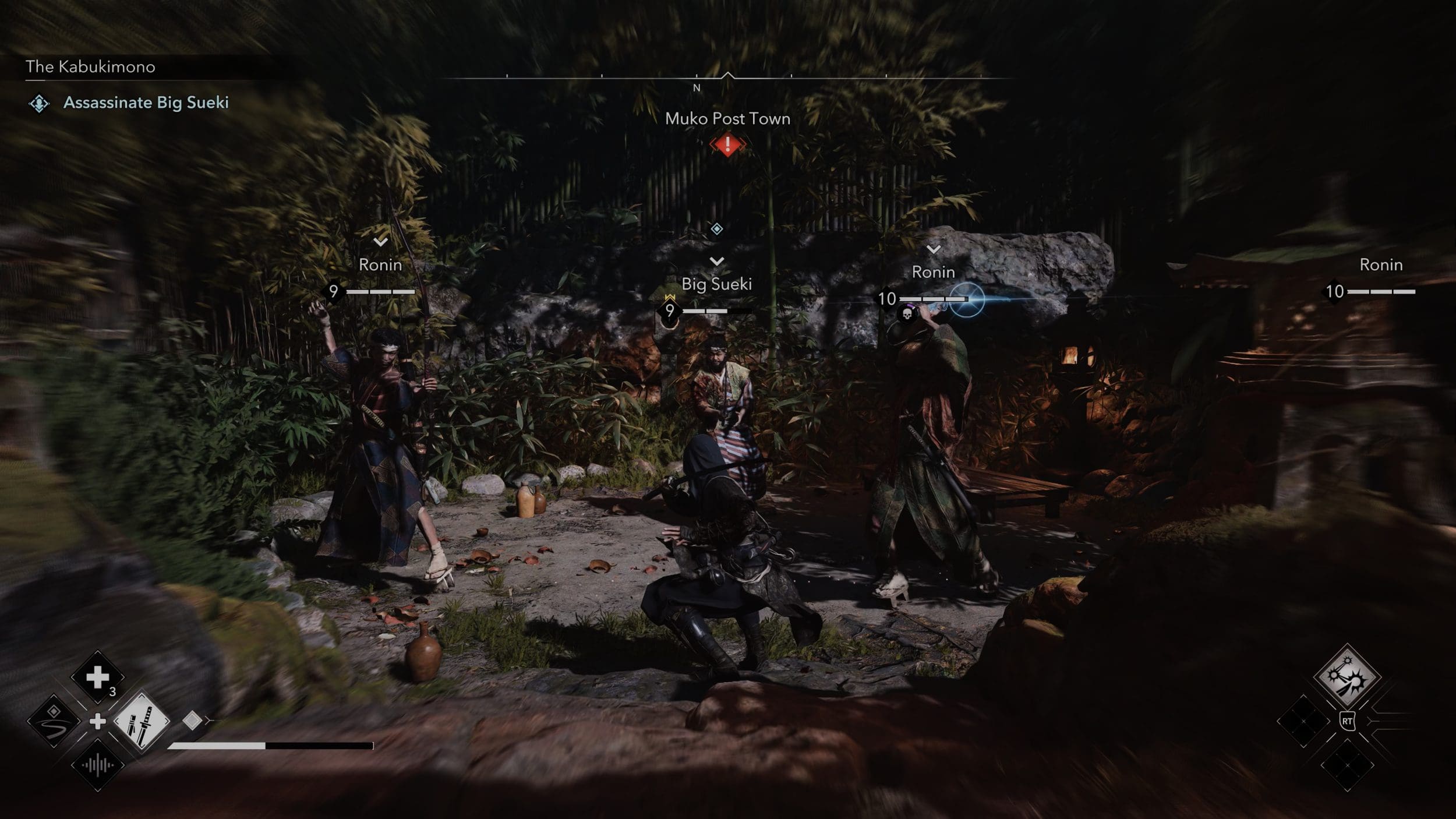
Task: Click the red alert marker under Muko Post Town
Action: 727,144
